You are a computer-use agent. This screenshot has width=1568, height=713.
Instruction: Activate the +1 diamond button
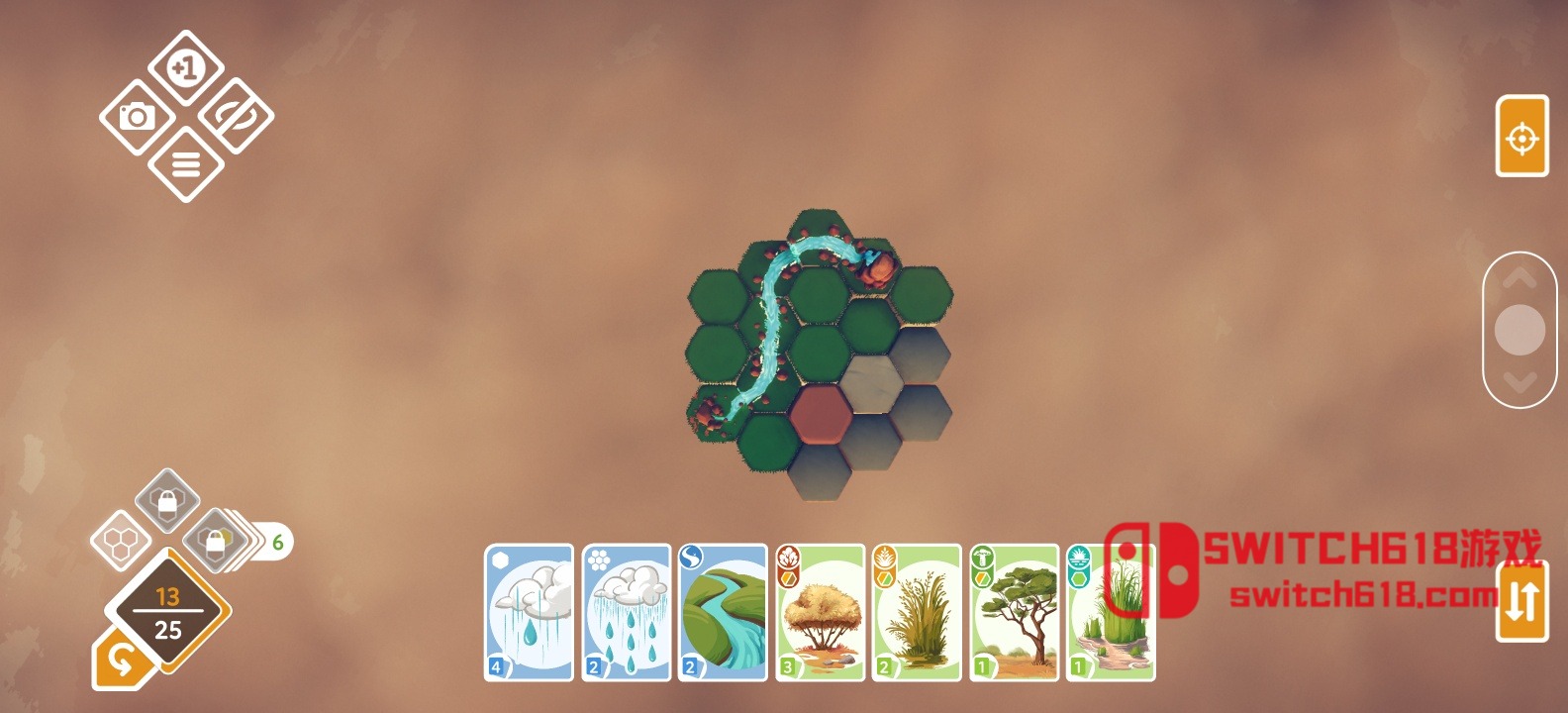tap(186, 67)
